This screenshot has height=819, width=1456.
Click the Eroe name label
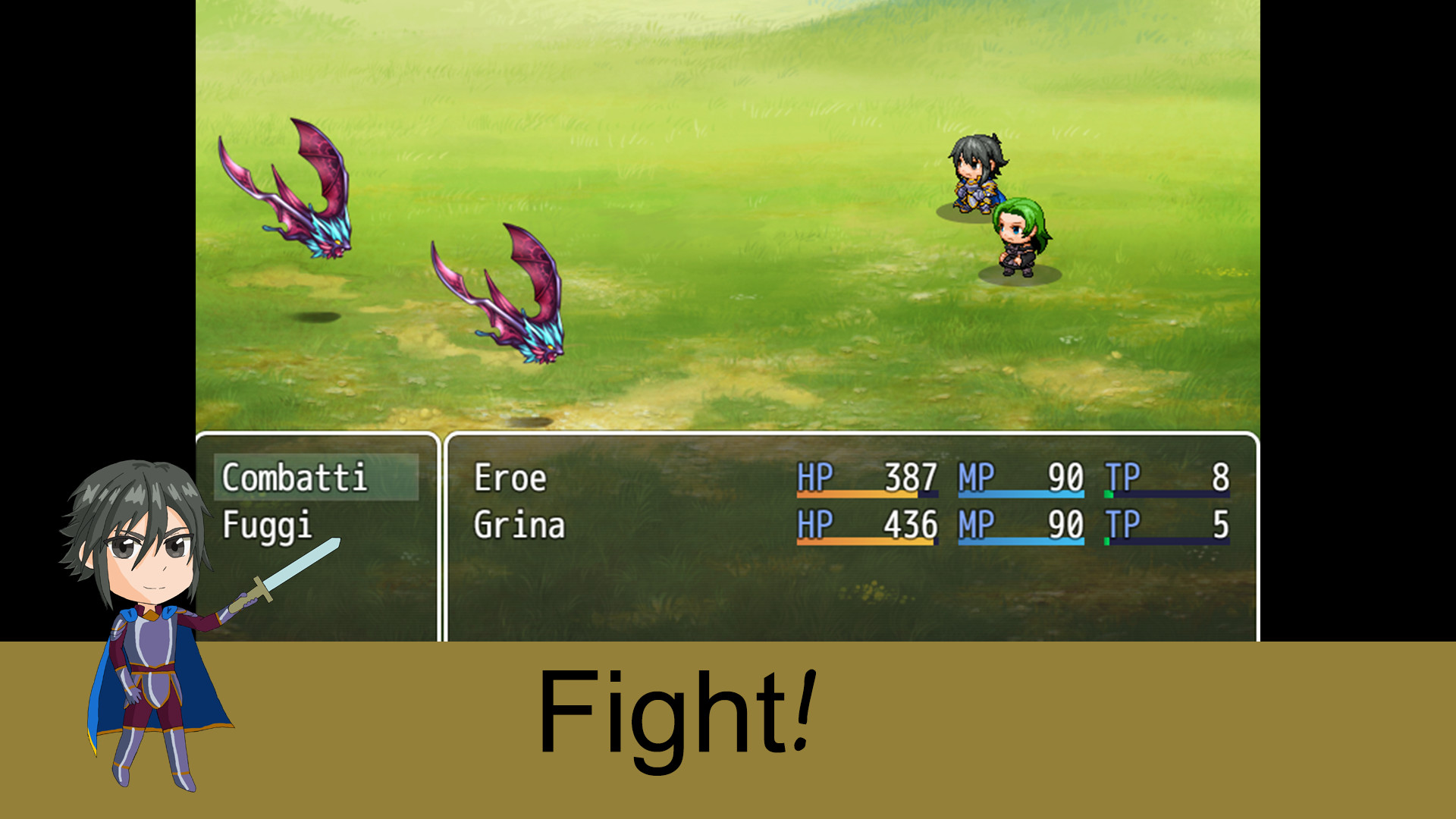click(510, 478)
